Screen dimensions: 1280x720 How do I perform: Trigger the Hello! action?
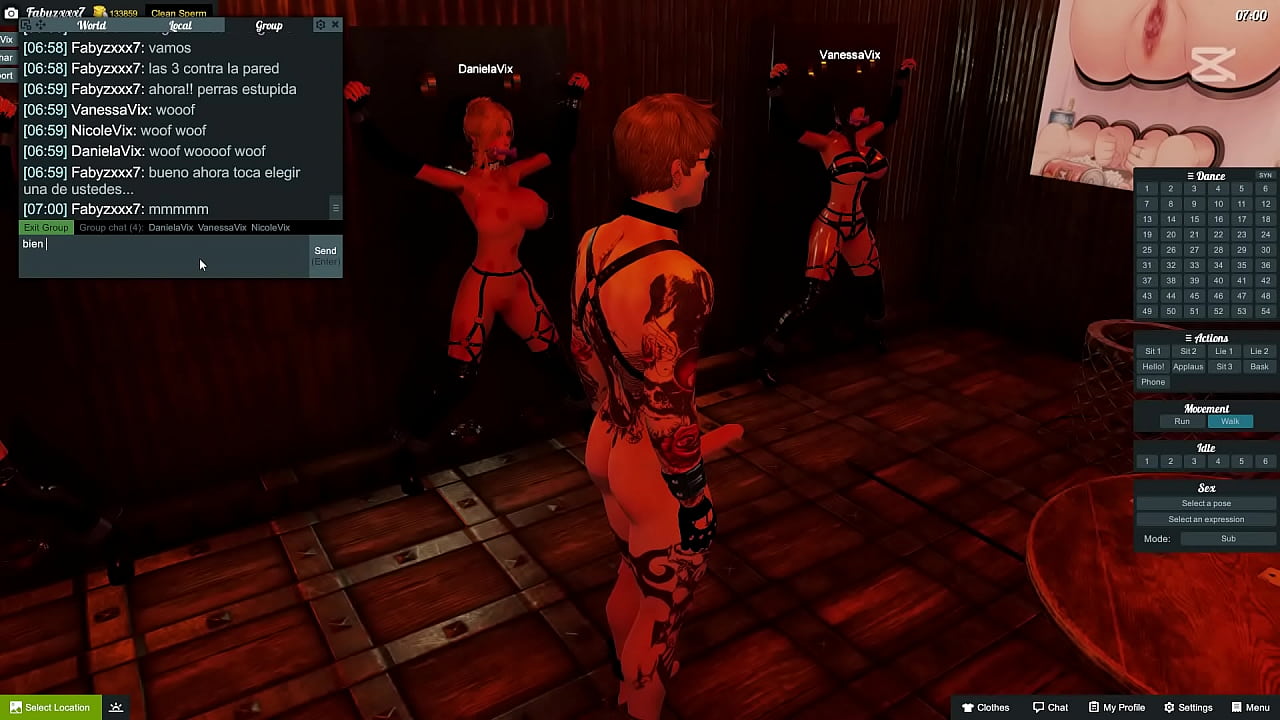[1153, 367]
